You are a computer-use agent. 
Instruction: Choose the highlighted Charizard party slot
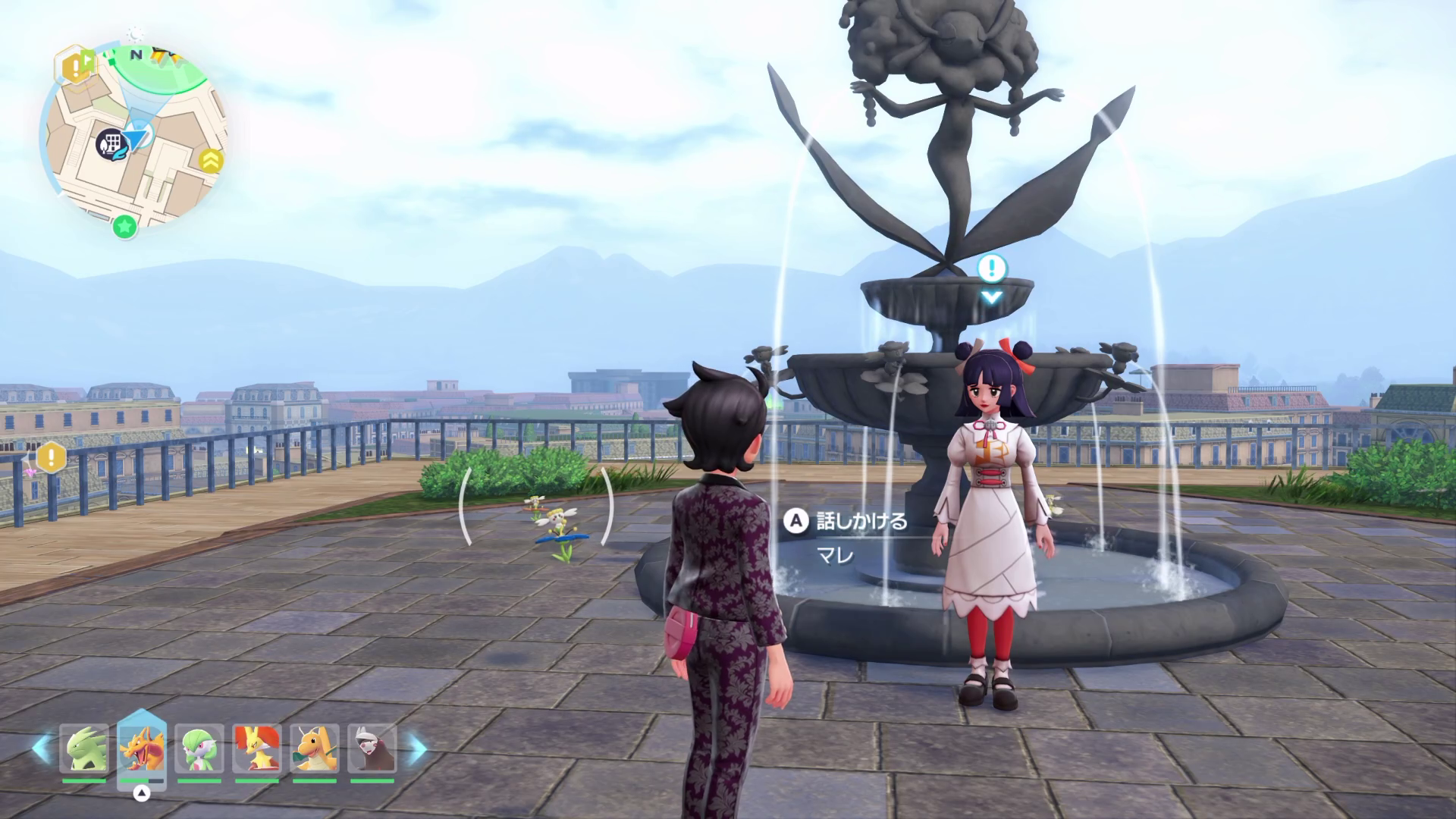[142, 748]
